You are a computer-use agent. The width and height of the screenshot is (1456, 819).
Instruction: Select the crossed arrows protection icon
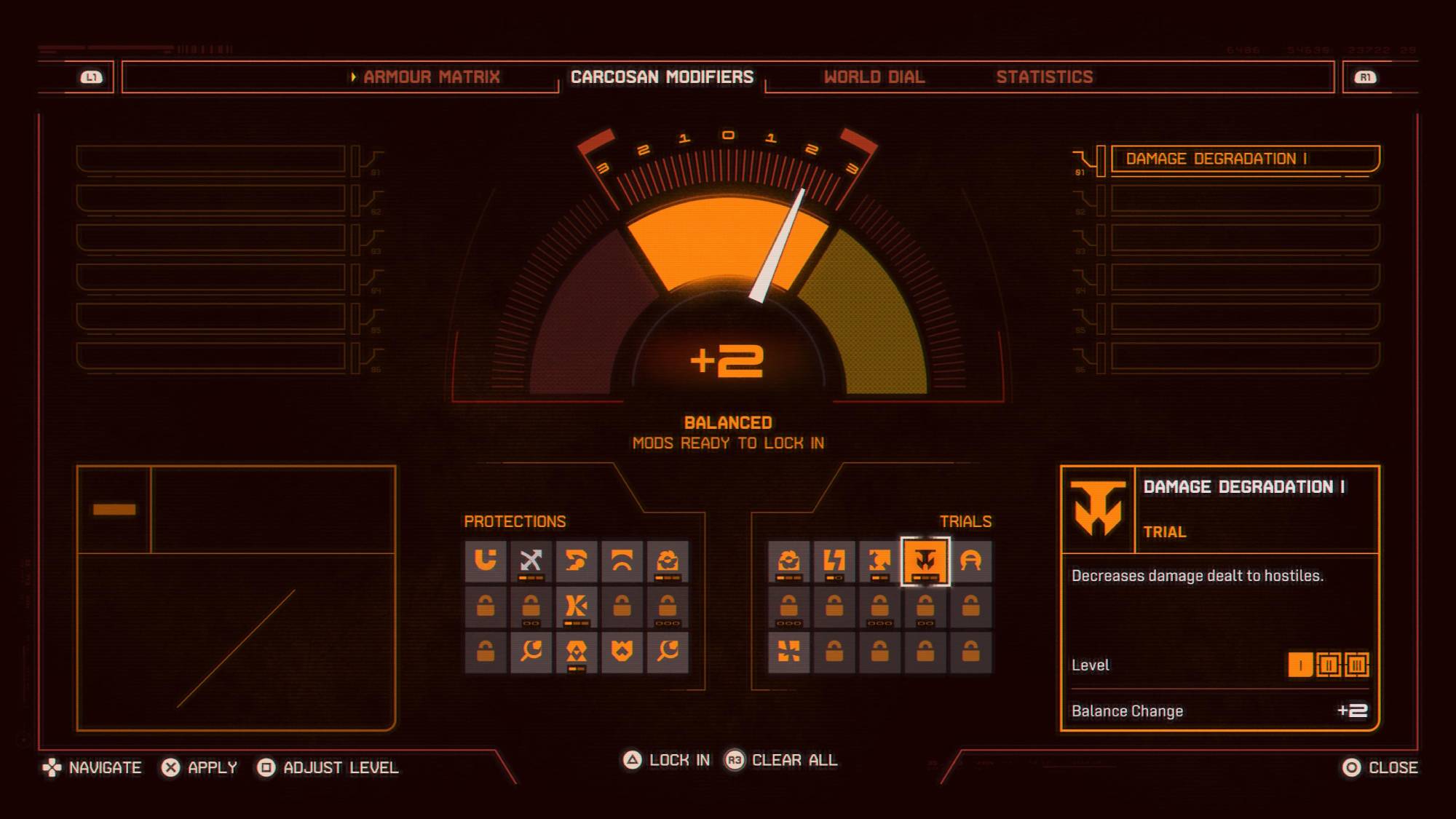tap(531, 561)
